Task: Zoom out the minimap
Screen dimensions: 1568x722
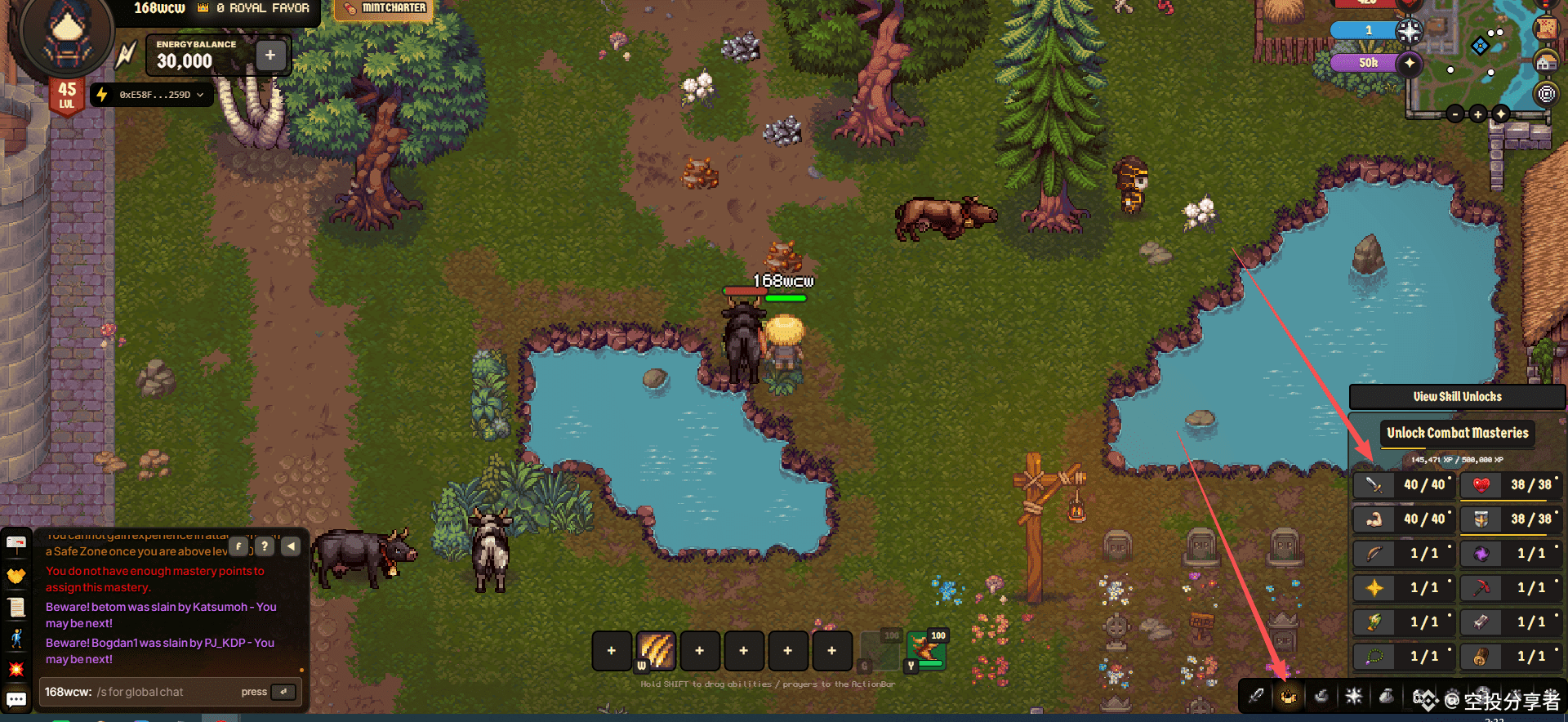Action: click(x=1455, y=114)
